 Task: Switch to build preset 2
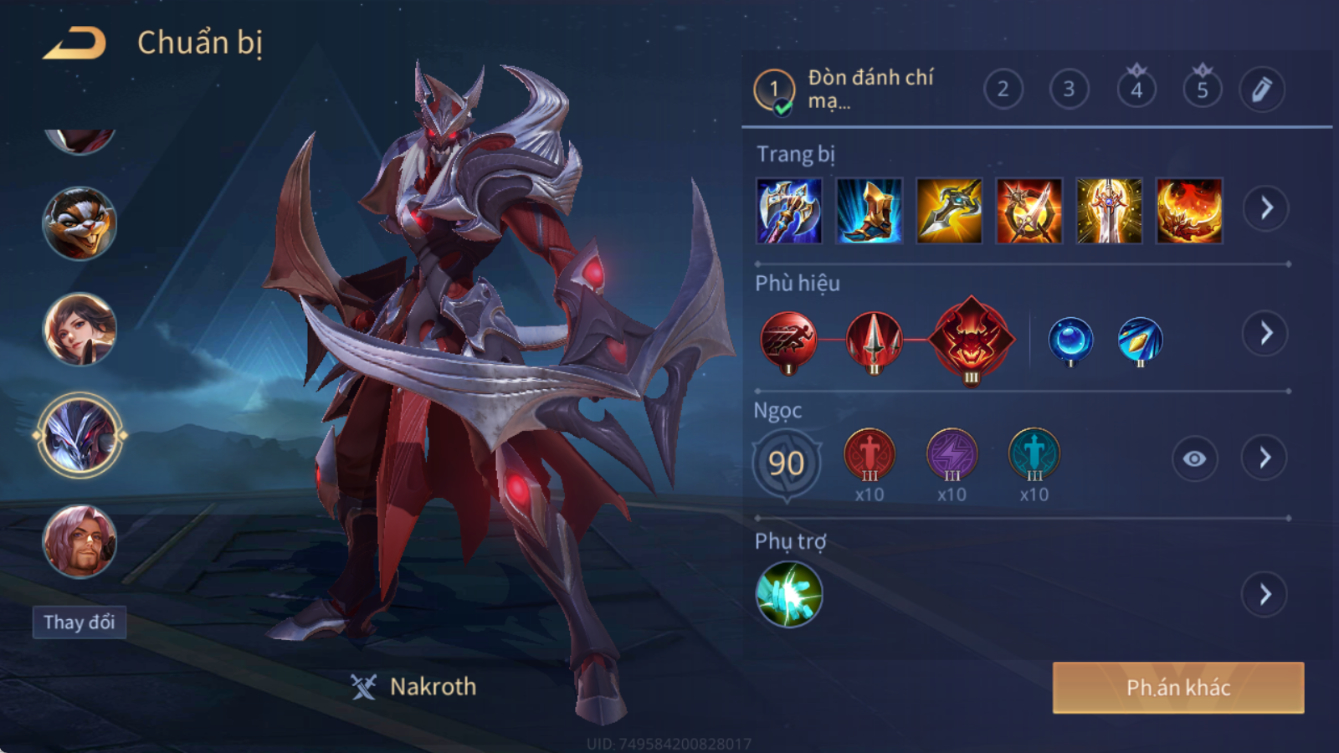tap(1003, 90)
